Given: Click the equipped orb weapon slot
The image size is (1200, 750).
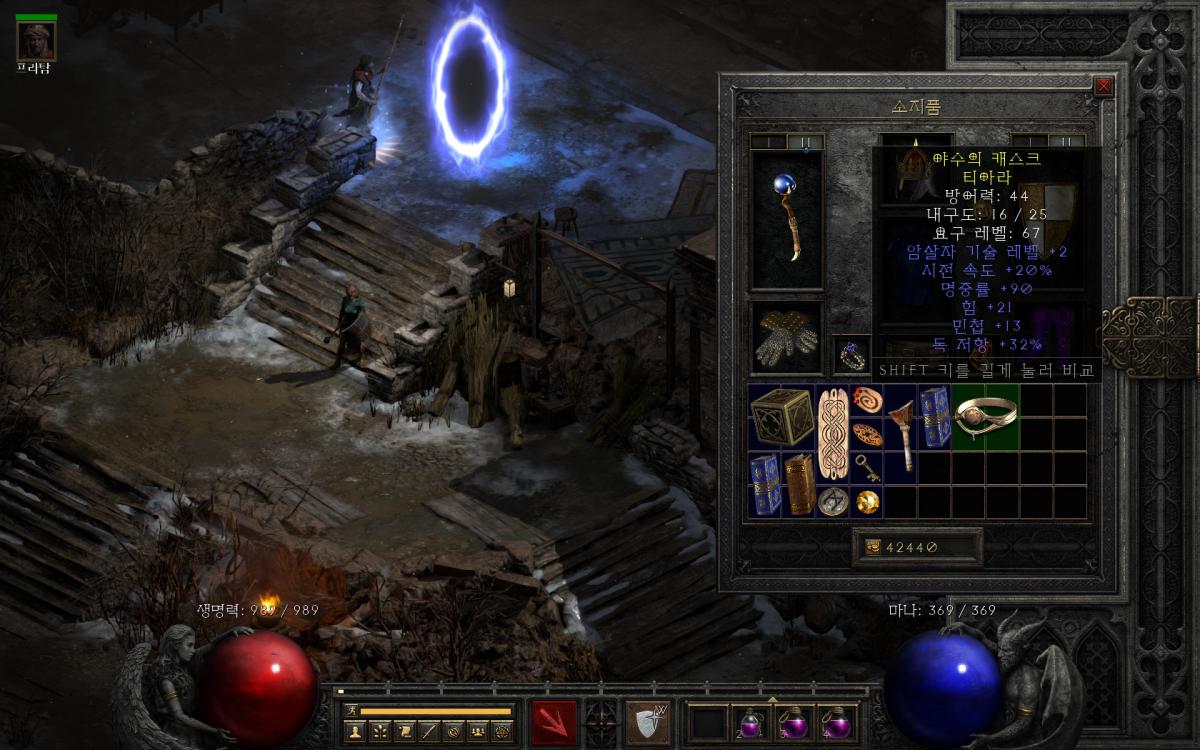Looking at the screenshot, I should tap(787, 220).
